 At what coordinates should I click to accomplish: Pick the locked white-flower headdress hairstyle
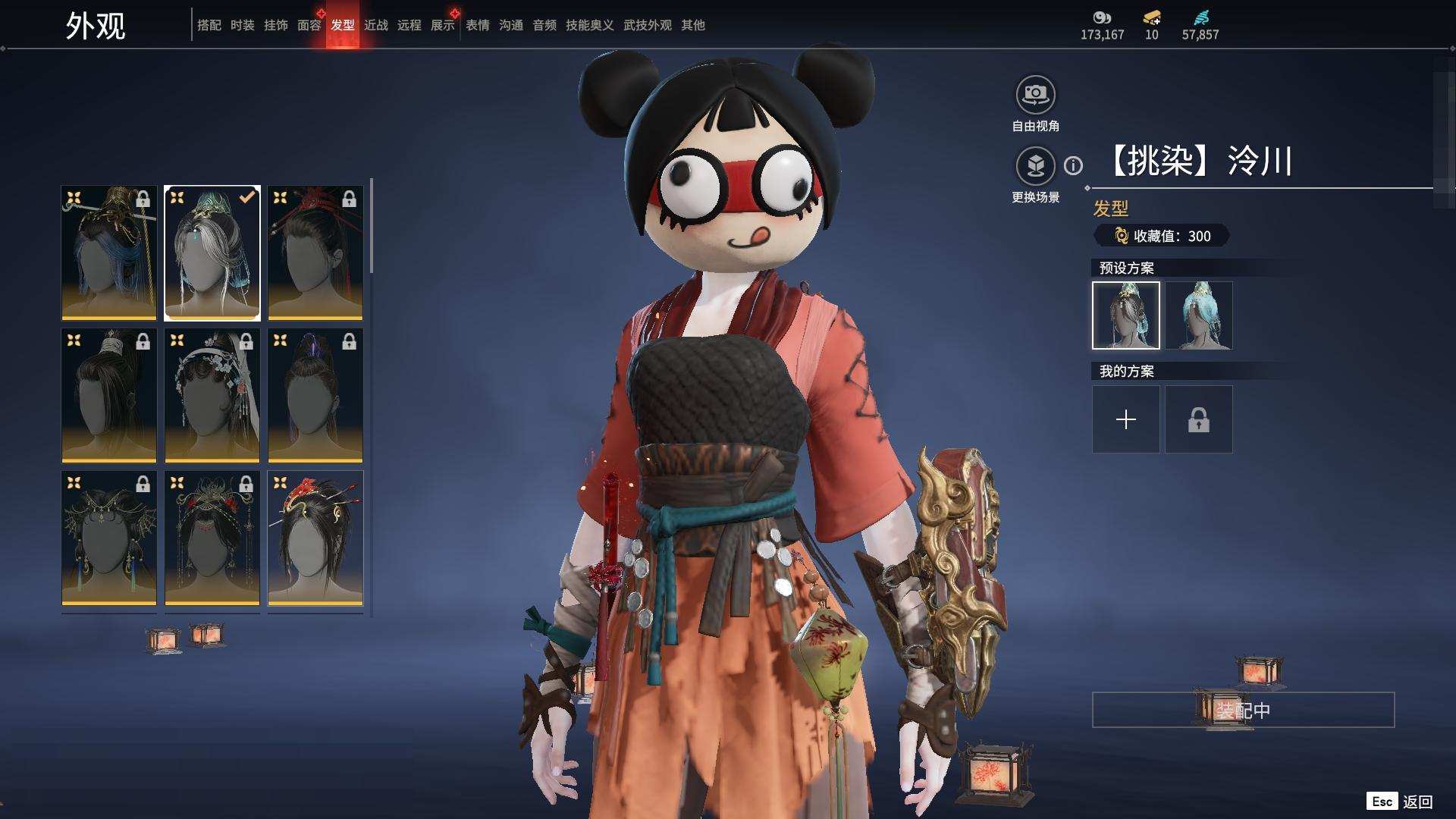point(212,395)
